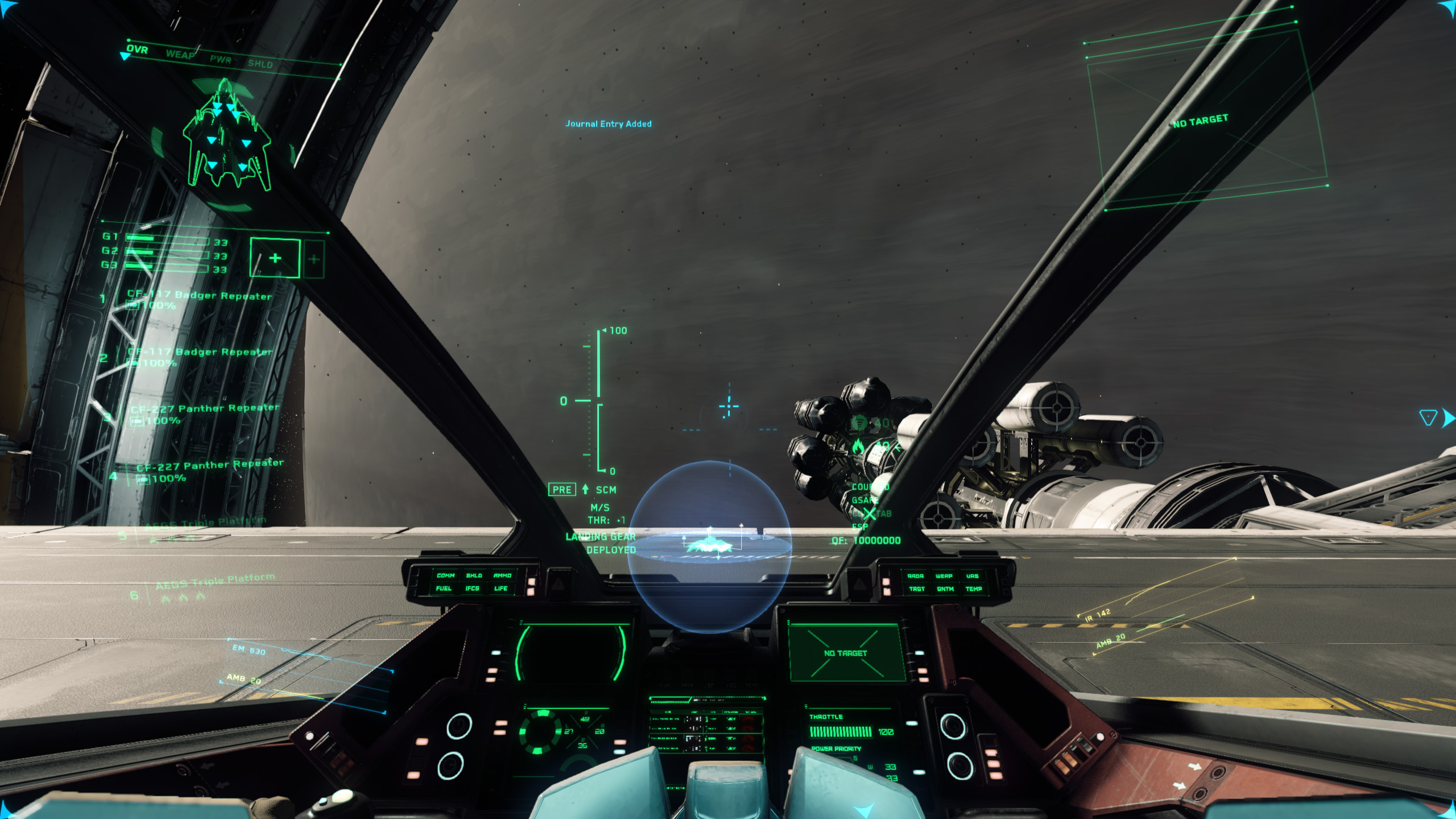Toggle the PRE speed mode indicator
The image size is (1456, 819).
pos(561,490)
